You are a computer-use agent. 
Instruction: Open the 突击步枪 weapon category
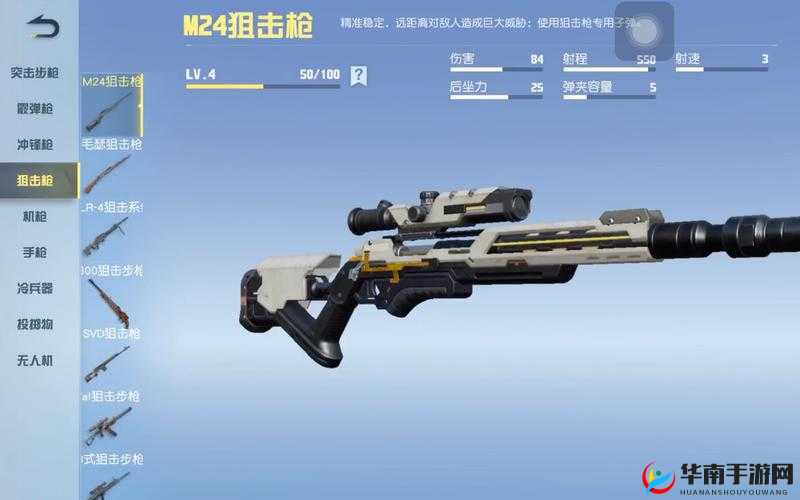36,72
